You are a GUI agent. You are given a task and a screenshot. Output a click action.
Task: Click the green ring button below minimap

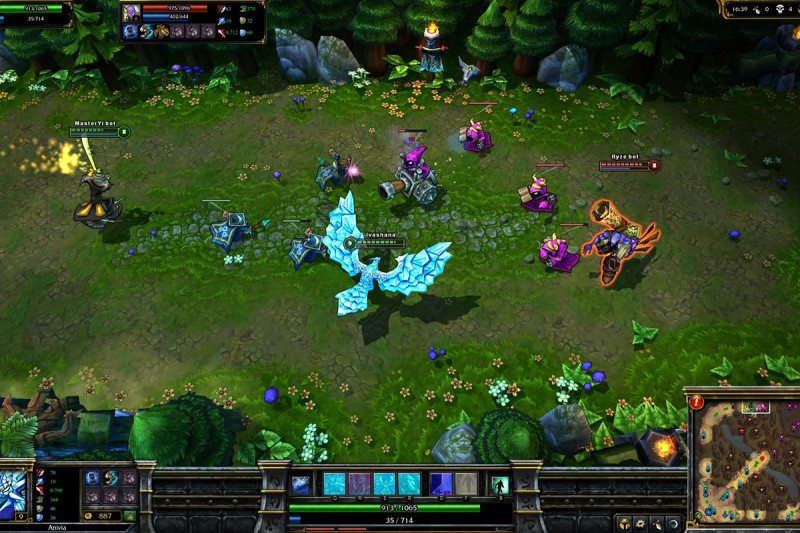[x=672, y=523]
